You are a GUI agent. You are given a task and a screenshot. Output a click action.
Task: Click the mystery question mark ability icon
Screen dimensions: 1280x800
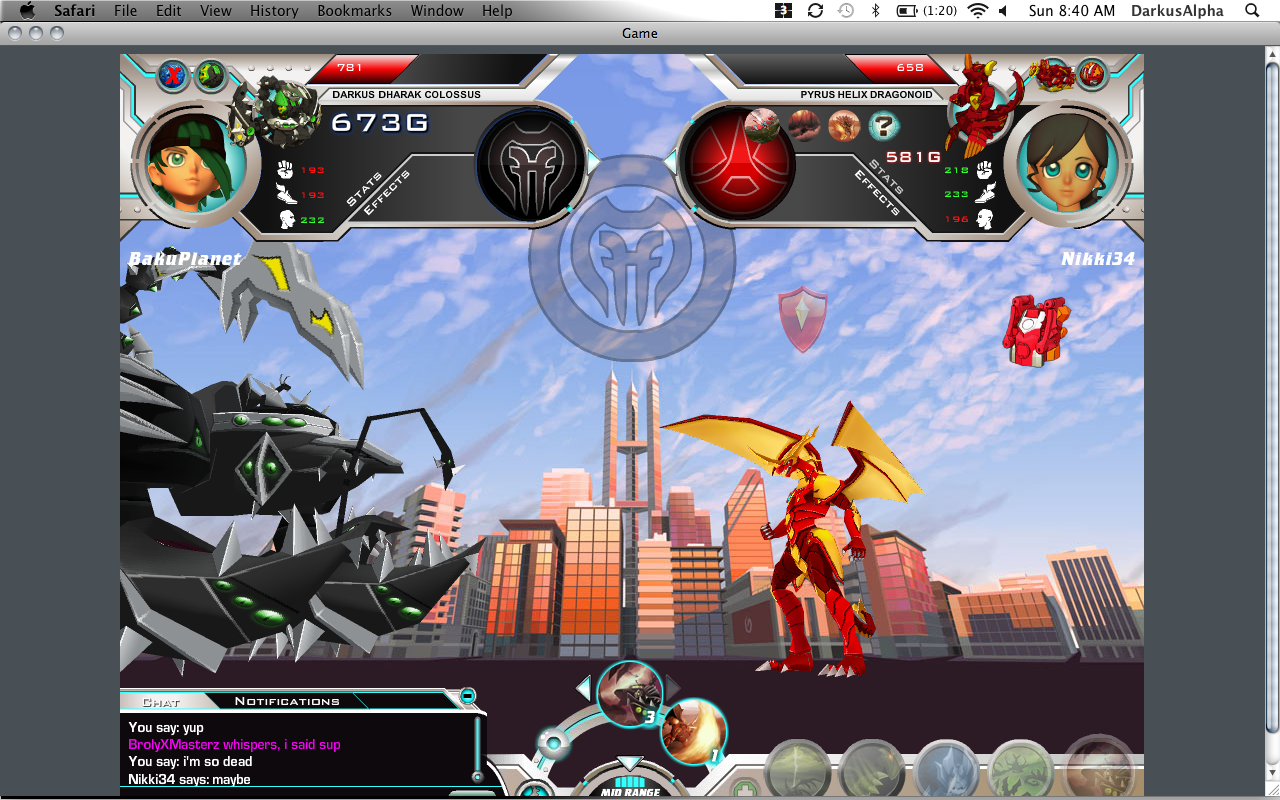coord(883,126)
